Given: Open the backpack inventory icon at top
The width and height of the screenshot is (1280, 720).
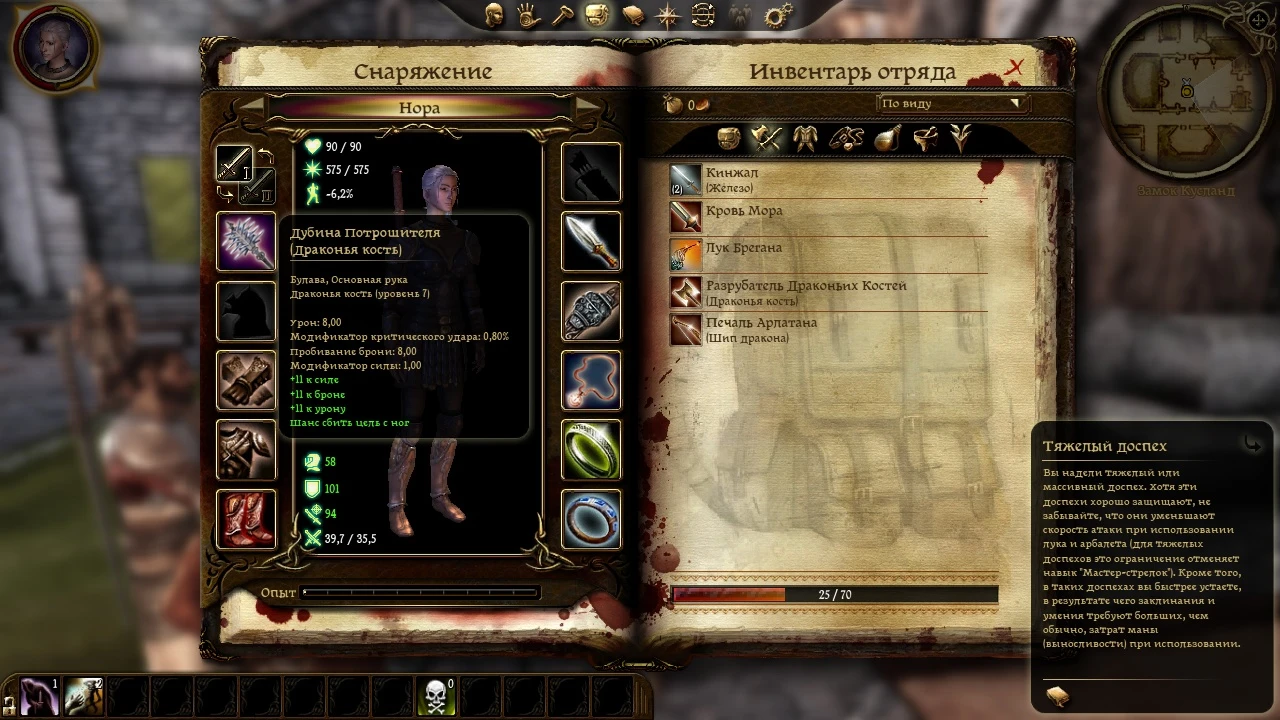Looking at the screenshot, I should click(597, 15).
